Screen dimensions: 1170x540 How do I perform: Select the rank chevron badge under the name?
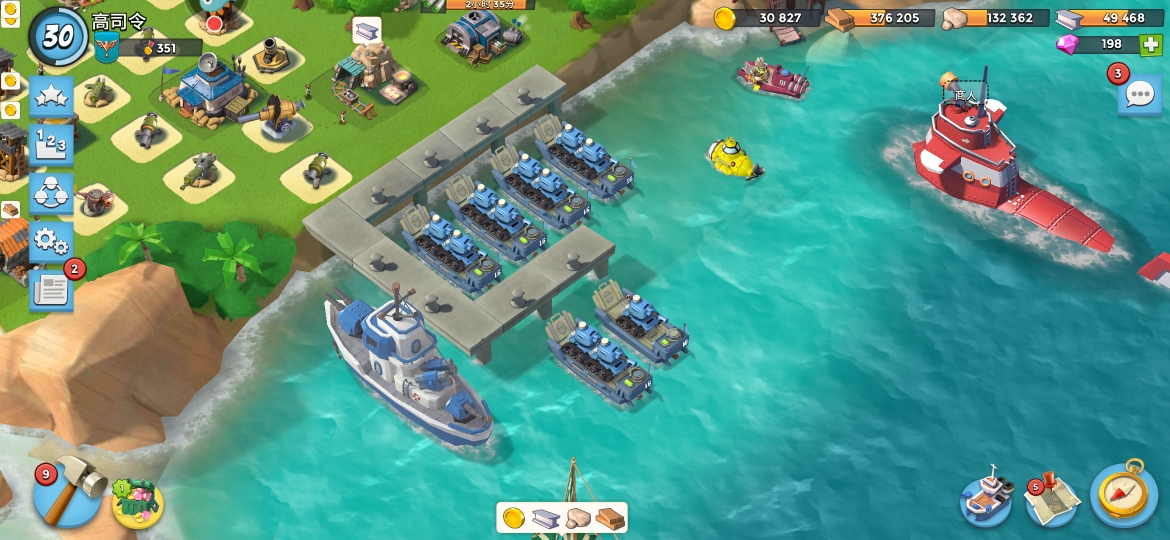(107, 48)
